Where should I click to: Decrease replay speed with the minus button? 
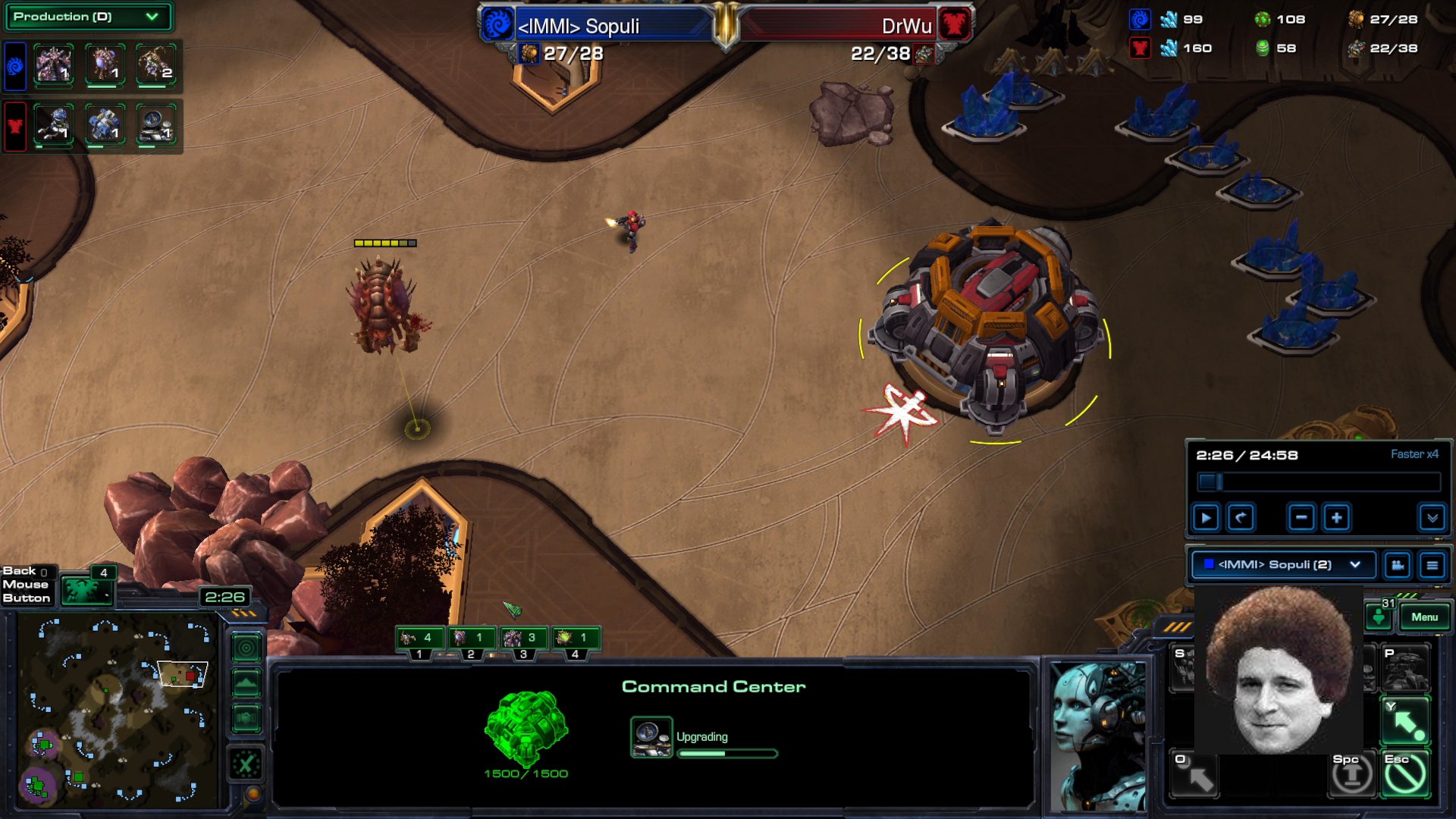tap(1301, 519)
